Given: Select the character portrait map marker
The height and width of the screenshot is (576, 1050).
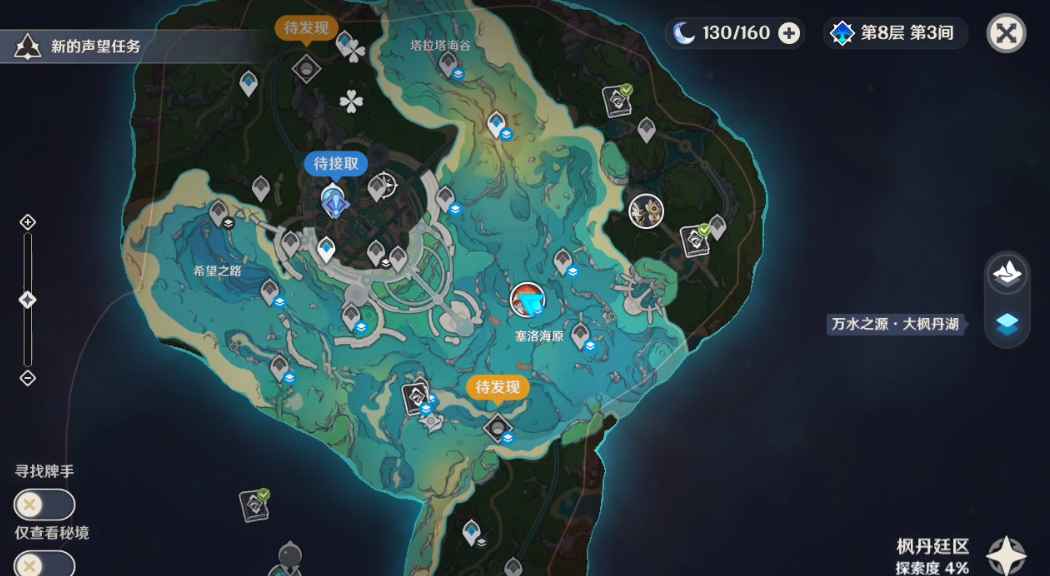Looking at the screenshot, I should tap(647, 210).
